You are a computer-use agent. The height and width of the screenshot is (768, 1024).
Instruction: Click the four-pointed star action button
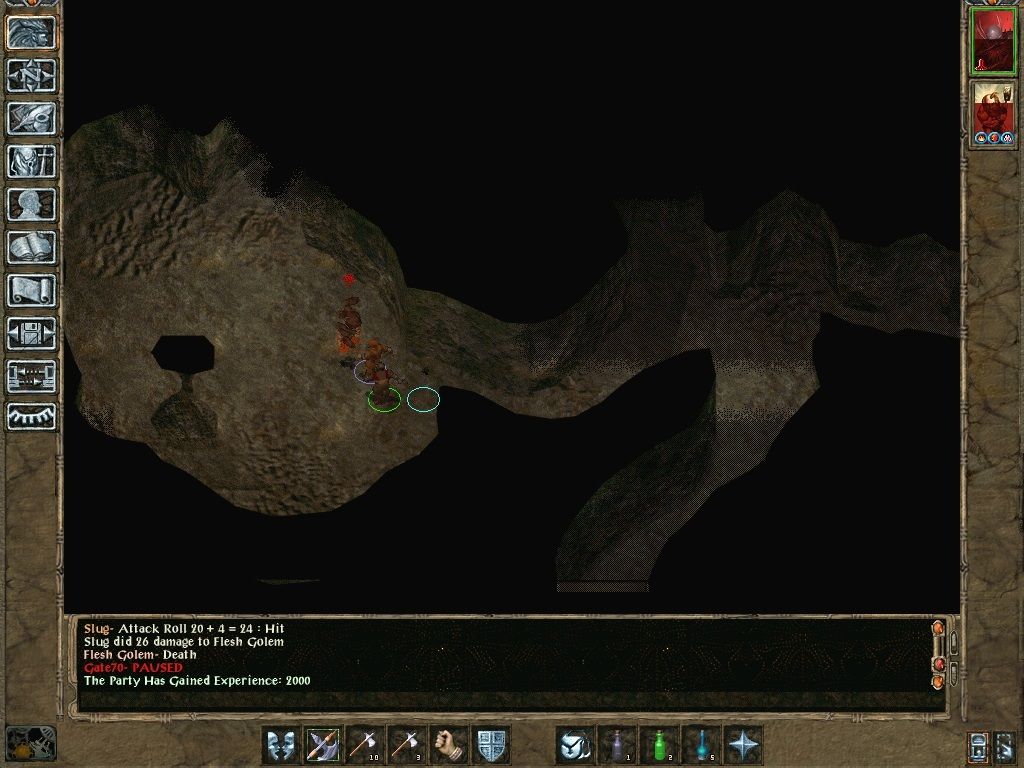point(744,745)
